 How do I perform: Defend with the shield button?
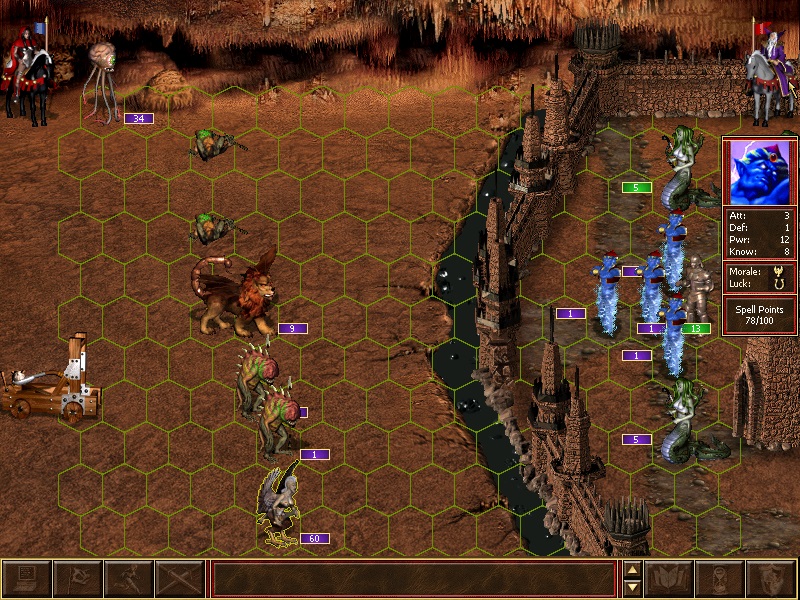tap(771, 579)
